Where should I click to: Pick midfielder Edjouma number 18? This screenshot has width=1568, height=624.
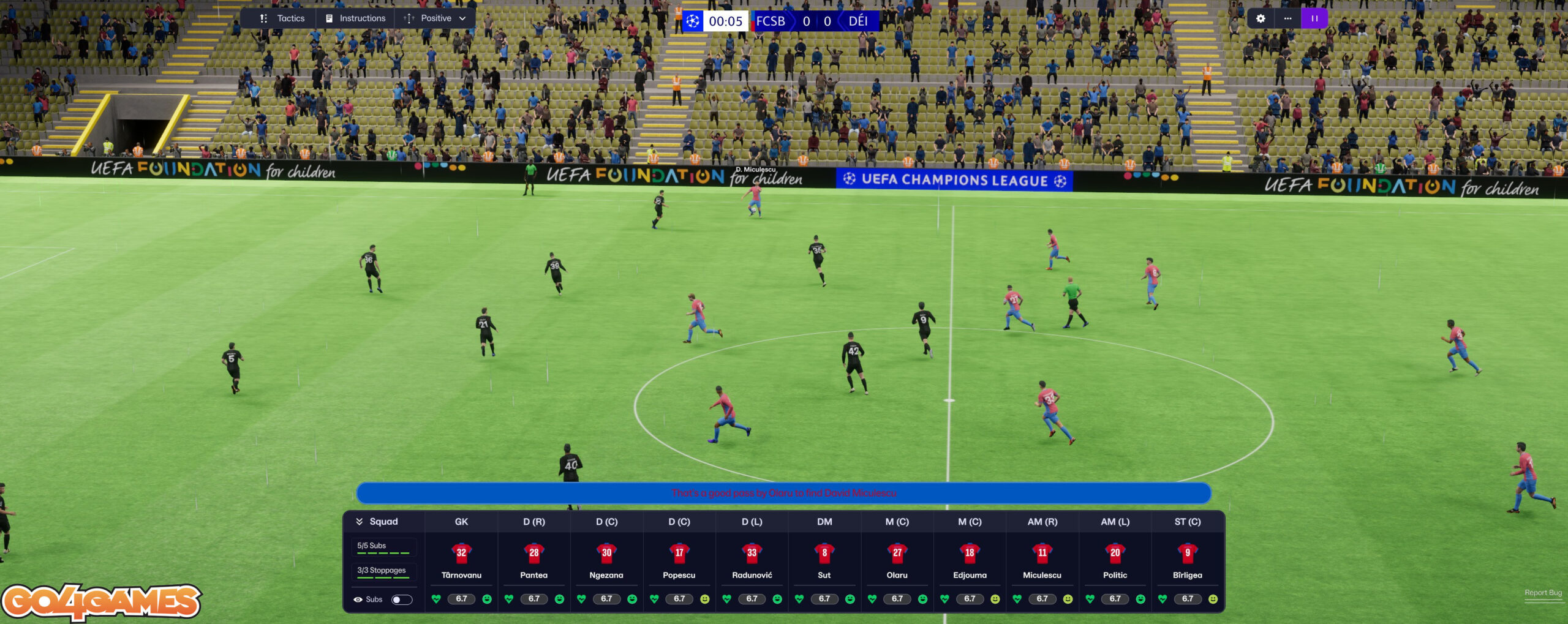(970, 553)
